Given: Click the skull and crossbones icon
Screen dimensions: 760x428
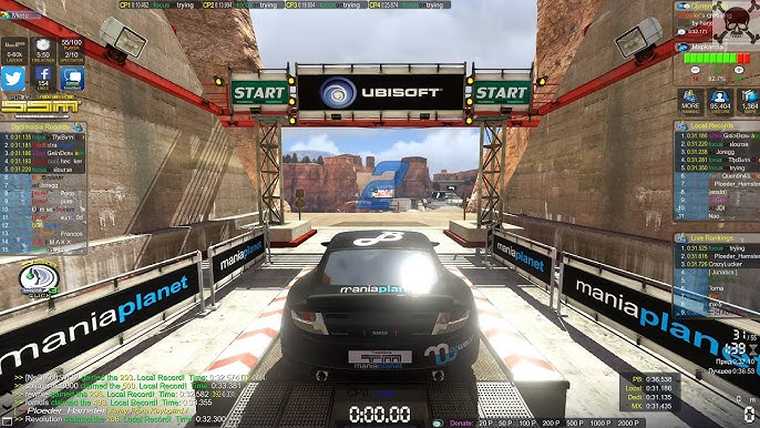Looking at the screenshot, I should point(737,18).
